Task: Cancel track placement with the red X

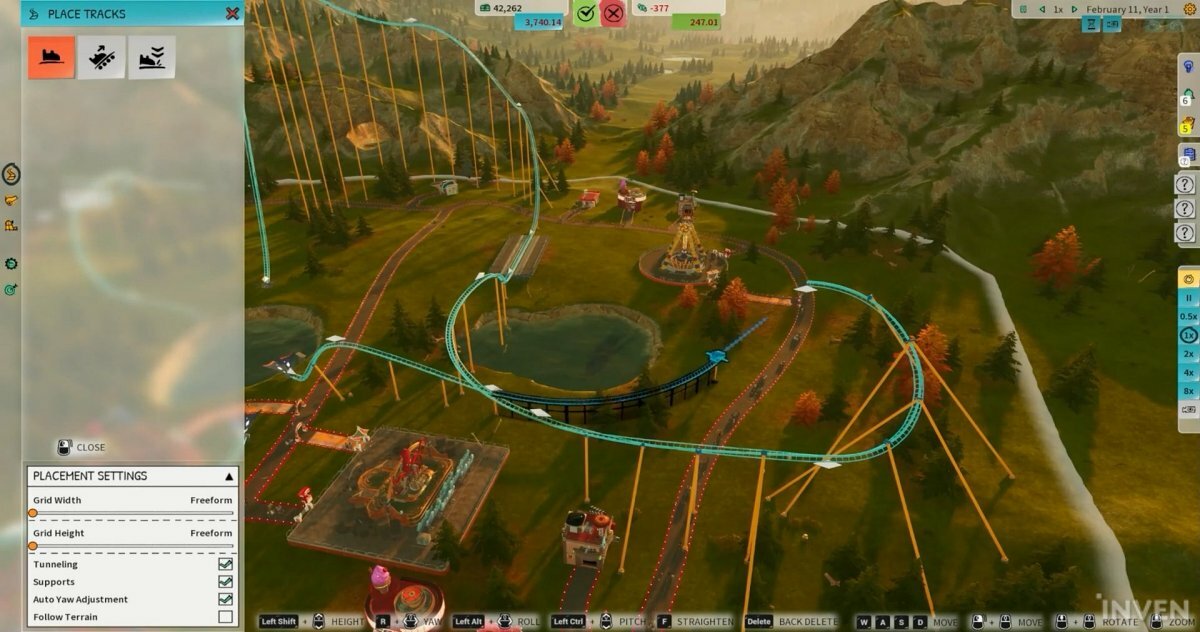Action: click(x=614, y=14)
